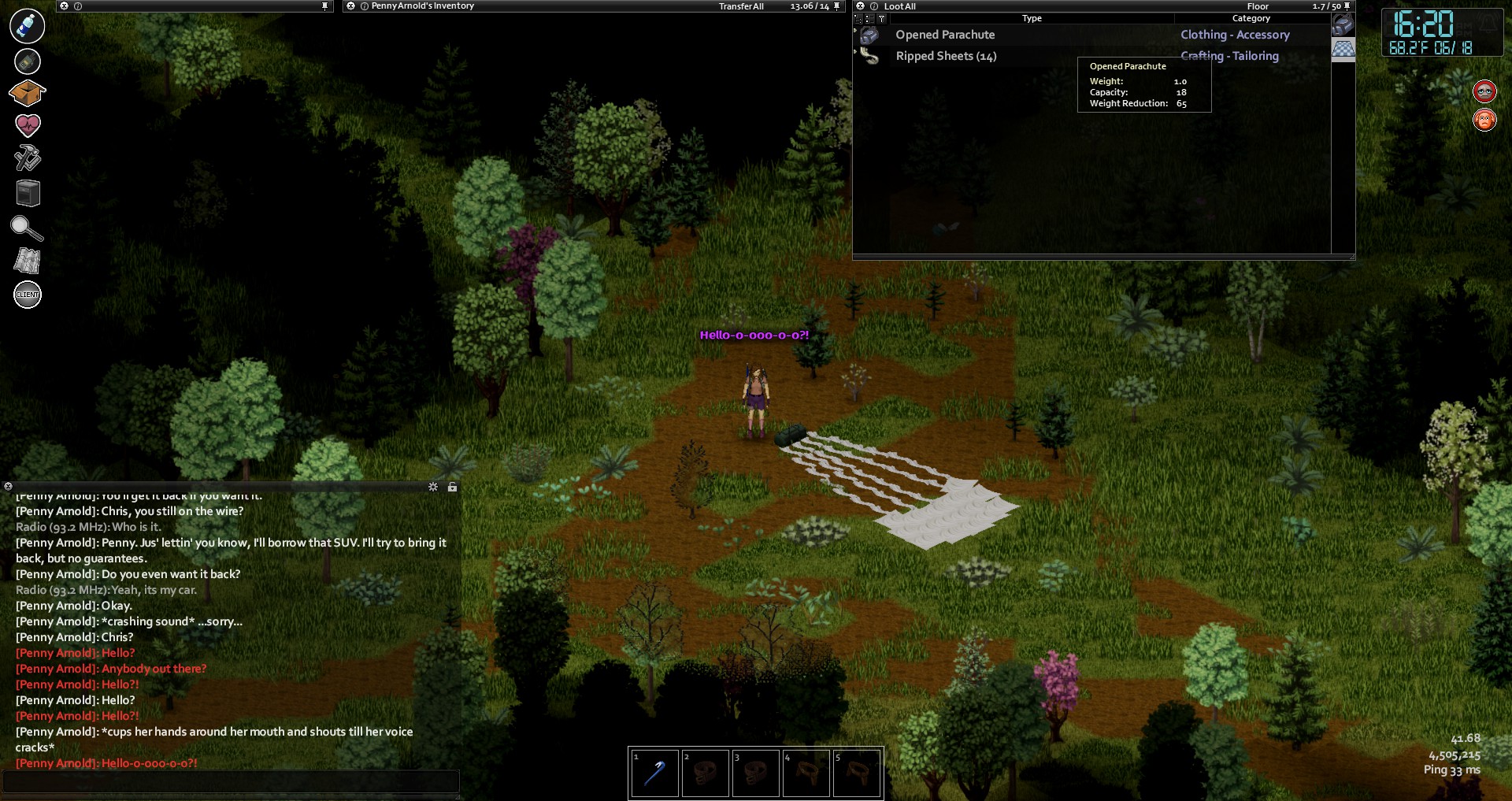Sort loot by the Type column header
Screen dimensions: 1512x801
(x=1032, y=18)
